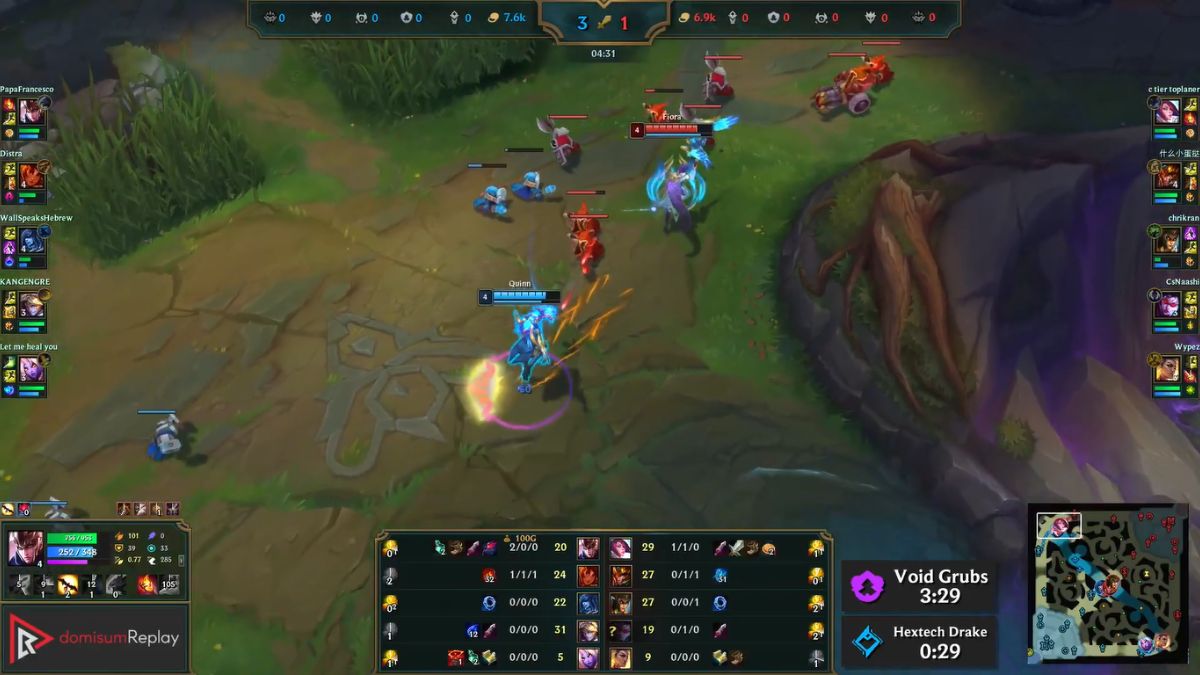Select the 'Let me heal you' player portrait
Viewport: 1200px width, 675px height.
click(x=31, y=369)
